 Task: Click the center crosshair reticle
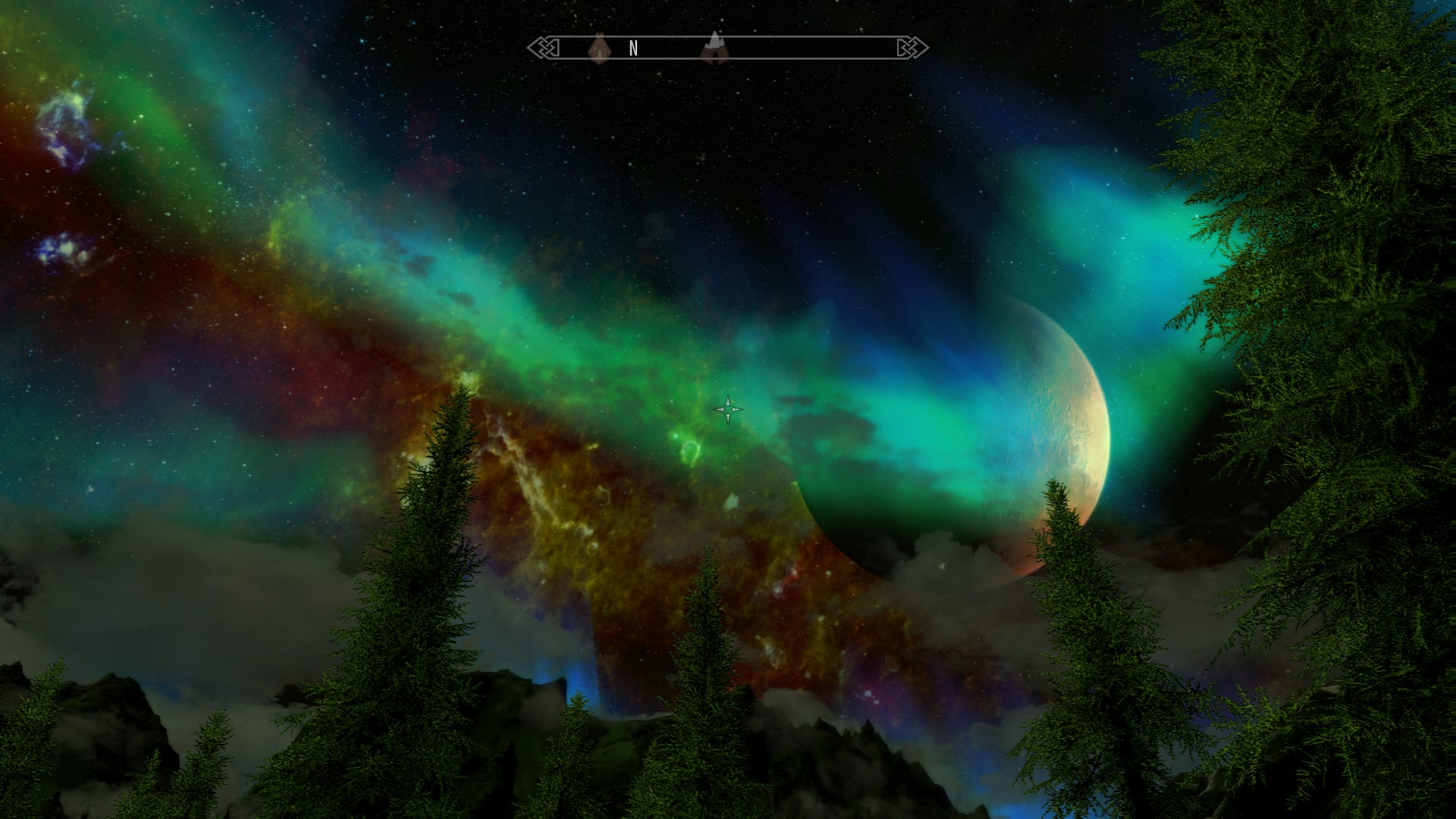point(727,409)
